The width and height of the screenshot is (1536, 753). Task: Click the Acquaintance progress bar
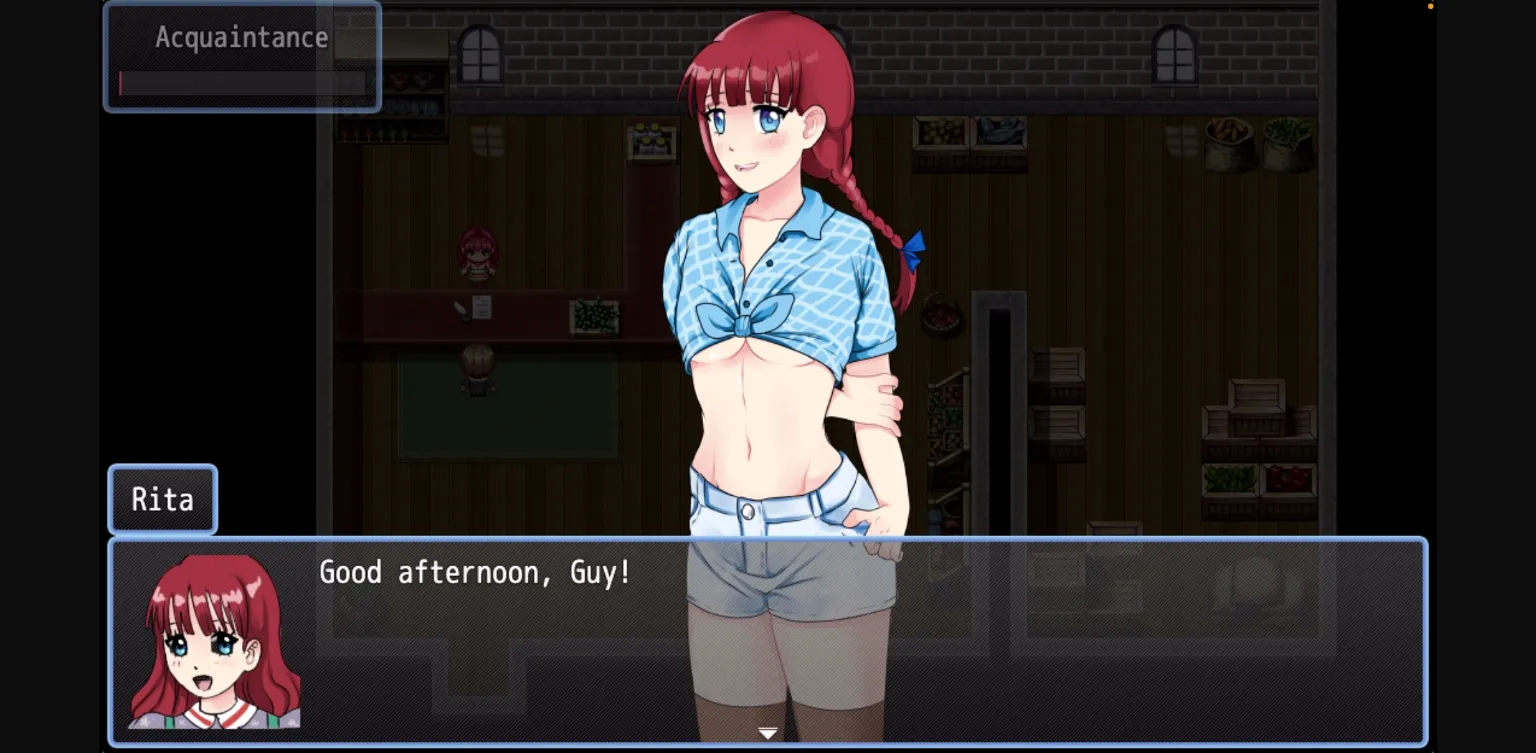243,83
